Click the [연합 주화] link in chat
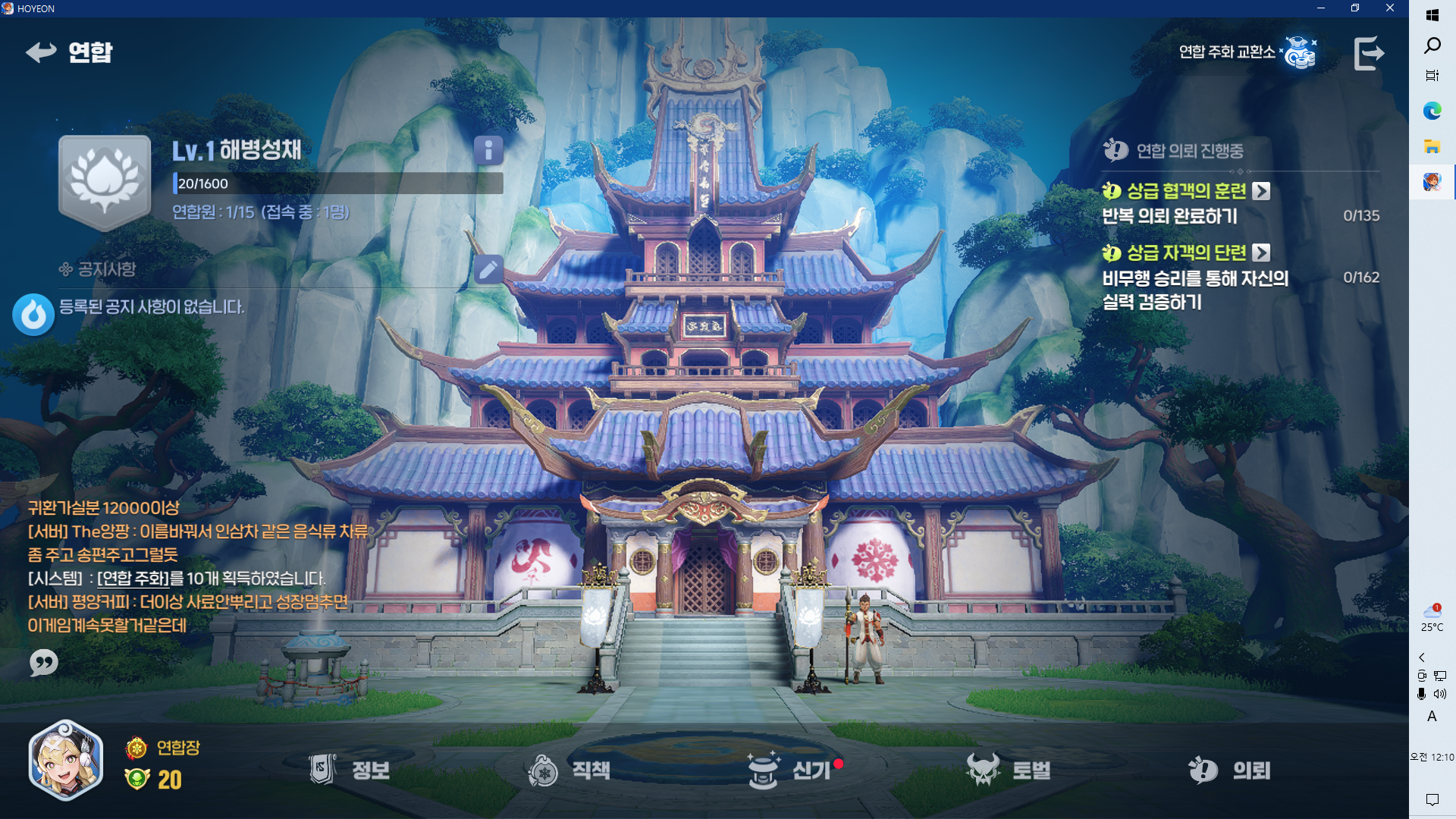The width and height of the screenshot is (1456, 819). pyautogui.click(x=133, y=579)
